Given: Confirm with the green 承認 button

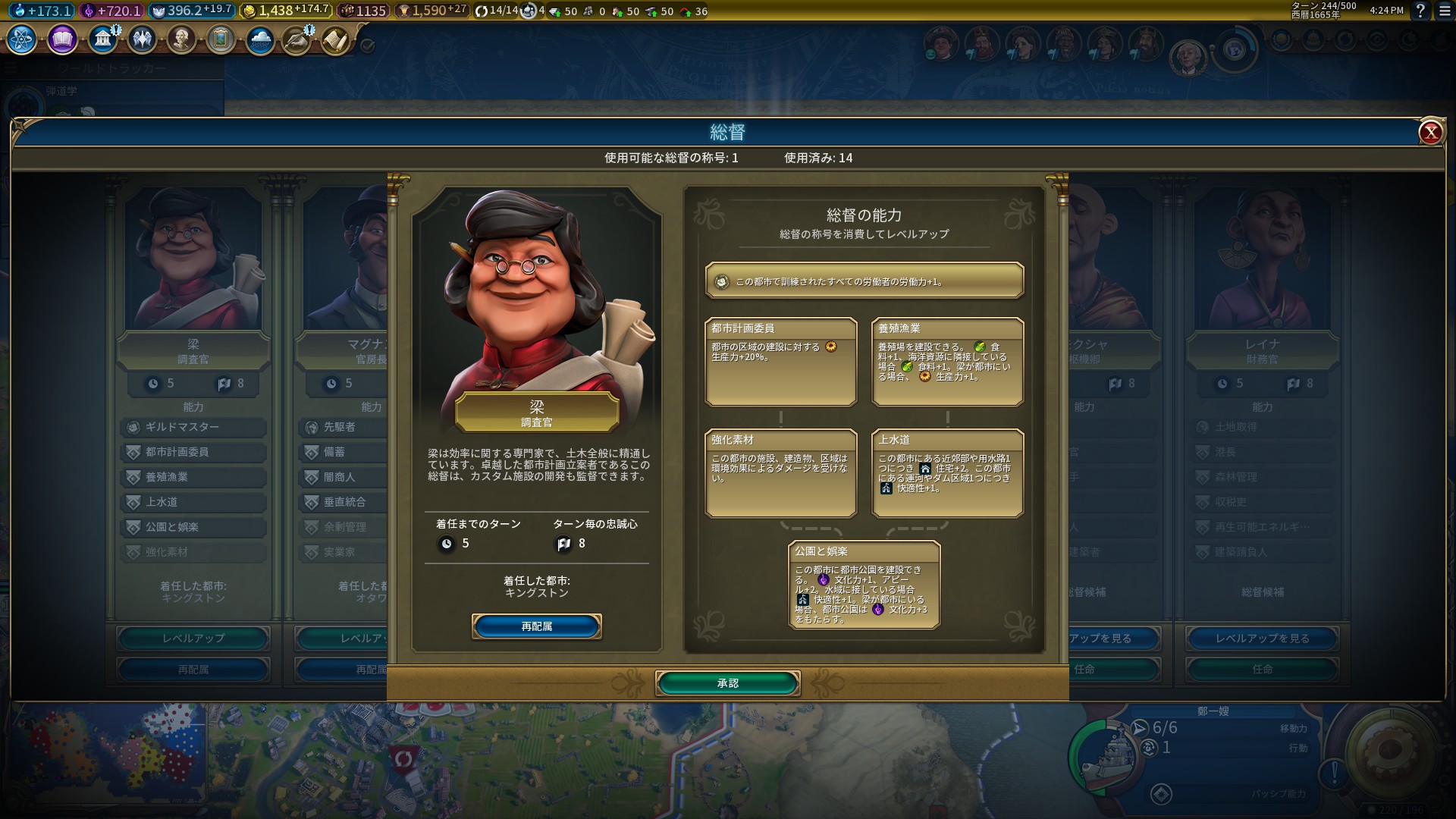Looking at the screenshot, I should click(x=727, y=683).
